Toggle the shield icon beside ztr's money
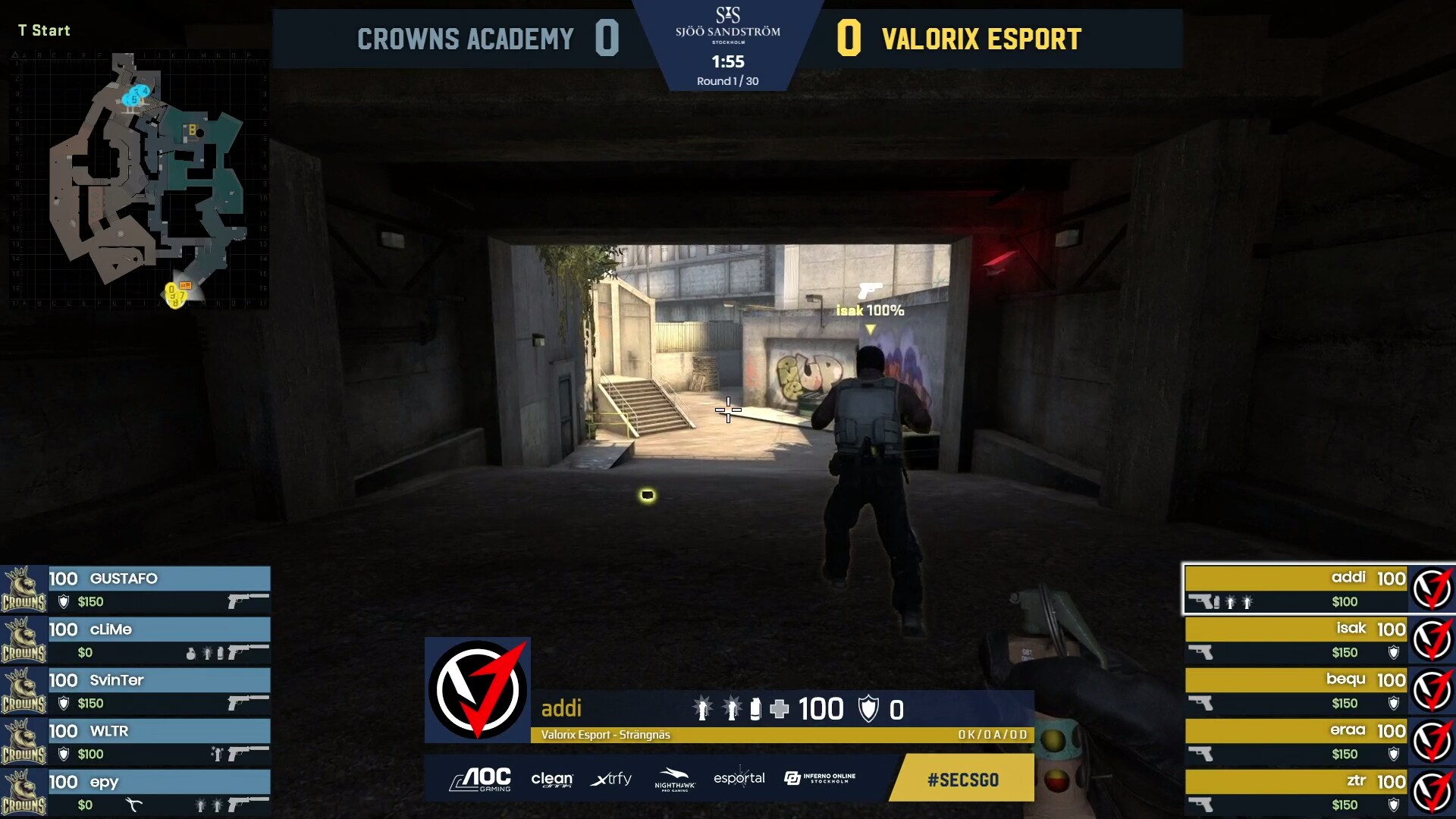This screenshot has height=819, width=1456. [x=1393, y=804]
